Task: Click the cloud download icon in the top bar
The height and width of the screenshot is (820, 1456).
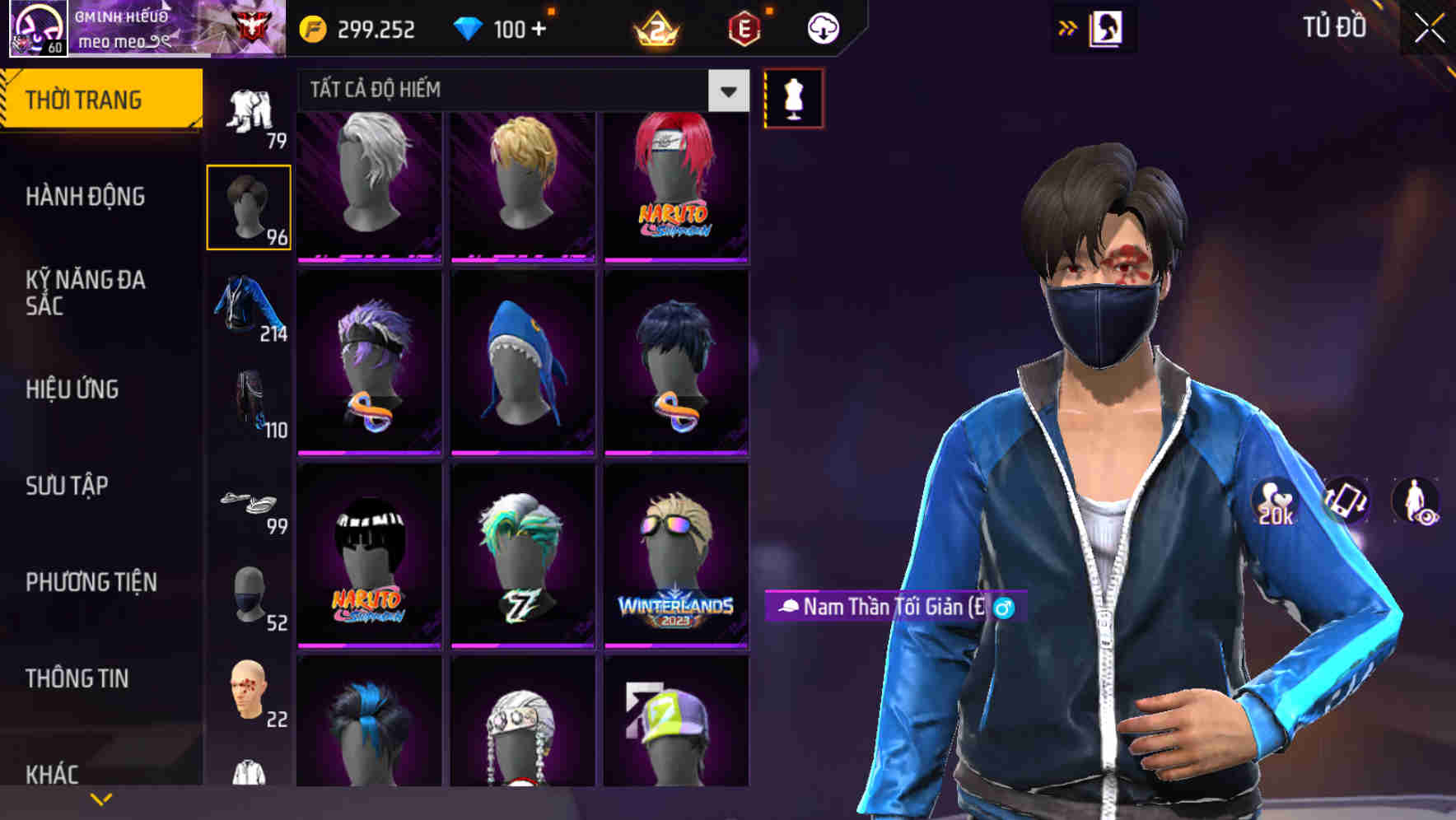Action: (x=821, y=28)
